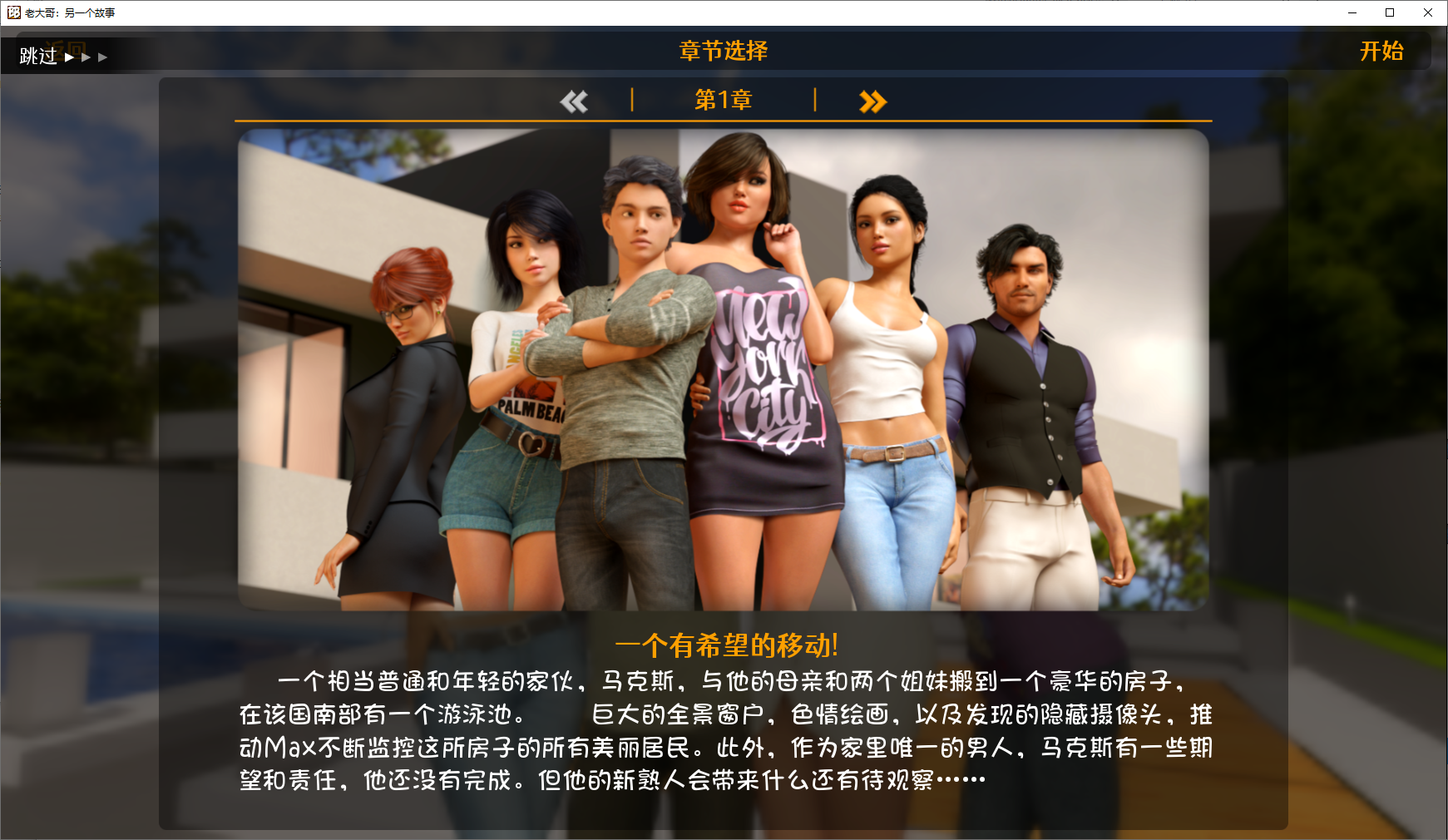The image size is (1448, 840).
Task: Advance to the next chapter arrow
Action: (872, 101)
